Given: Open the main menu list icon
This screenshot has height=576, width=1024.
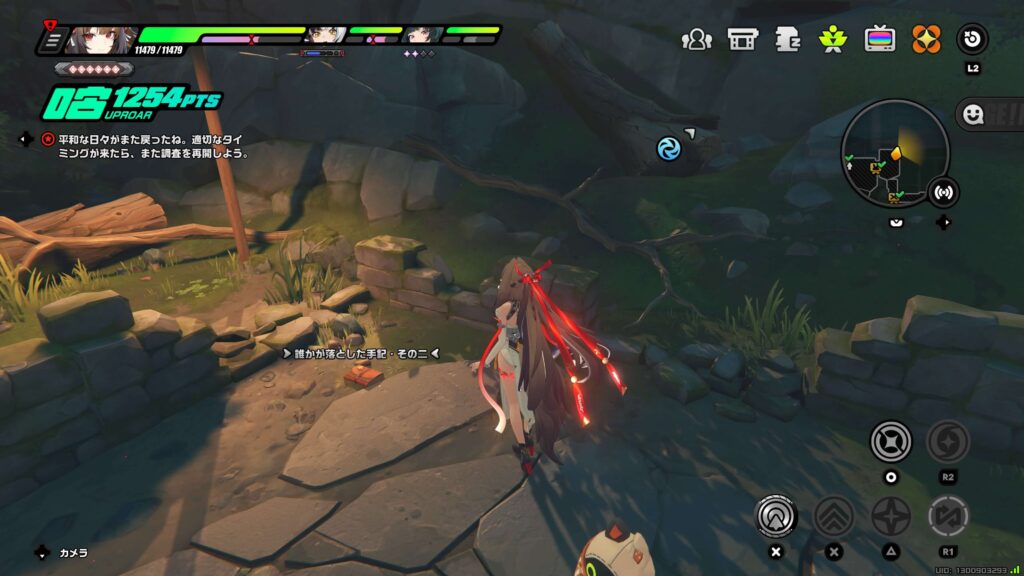Looking at the screenshot, I should (52, 40).
